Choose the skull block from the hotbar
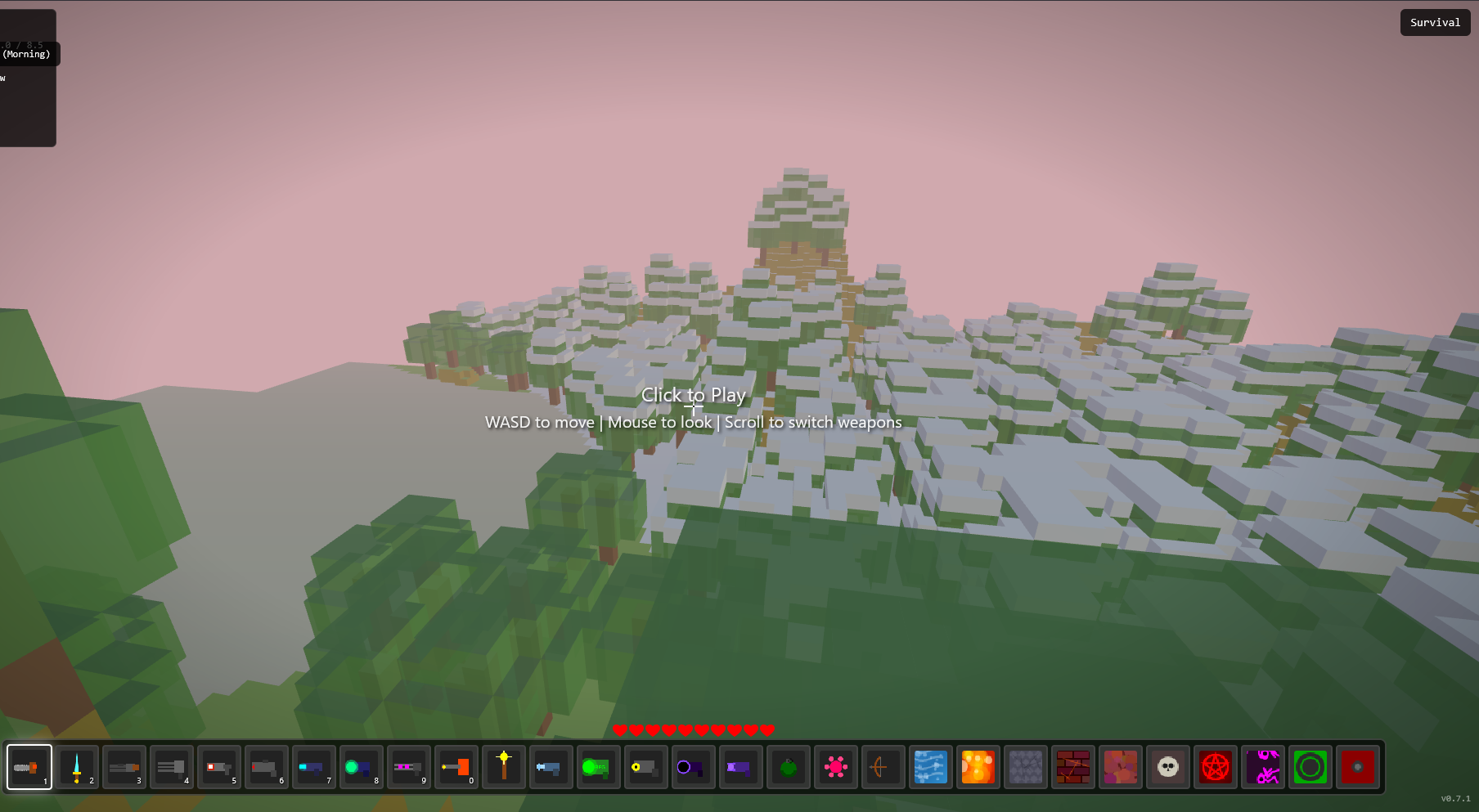 tap(1168, 766)
